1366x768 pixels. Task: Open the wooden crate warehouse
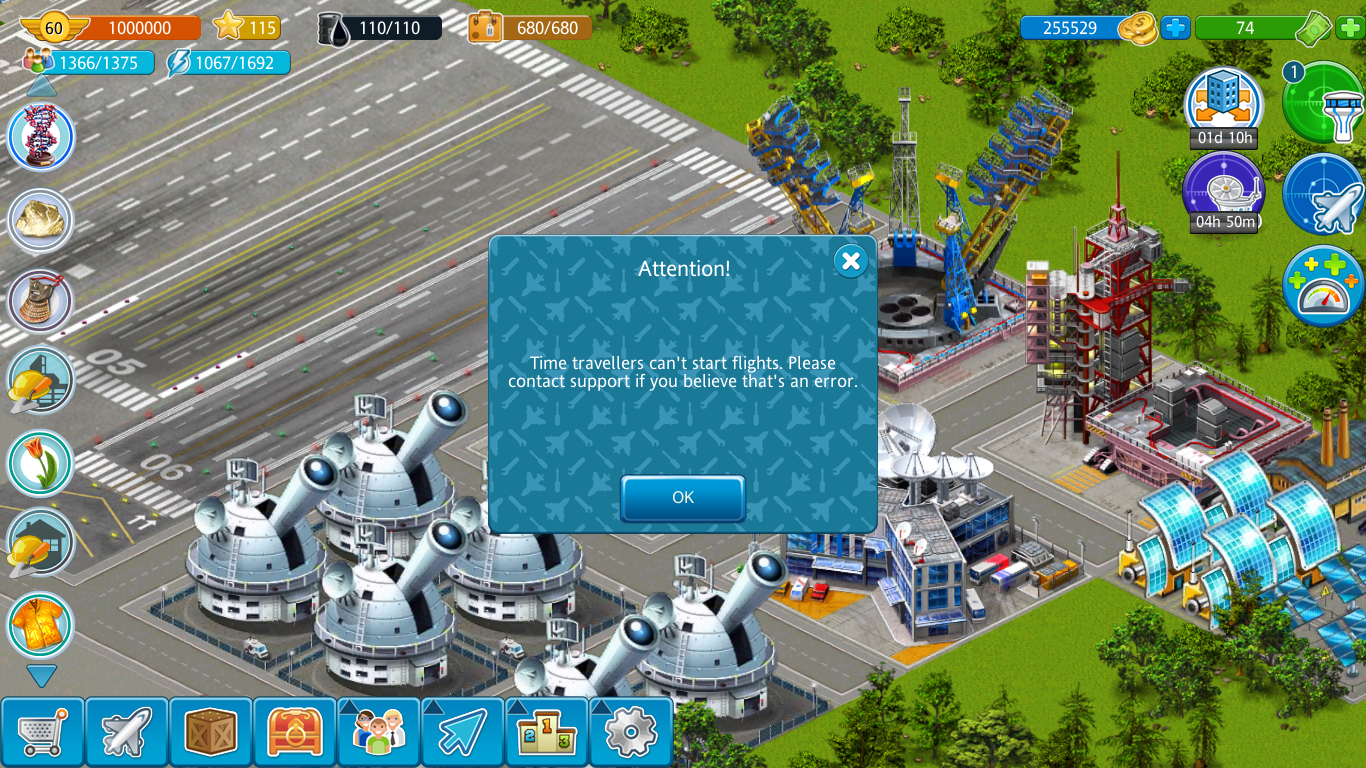pyautogui.click(x=210, y=733)
